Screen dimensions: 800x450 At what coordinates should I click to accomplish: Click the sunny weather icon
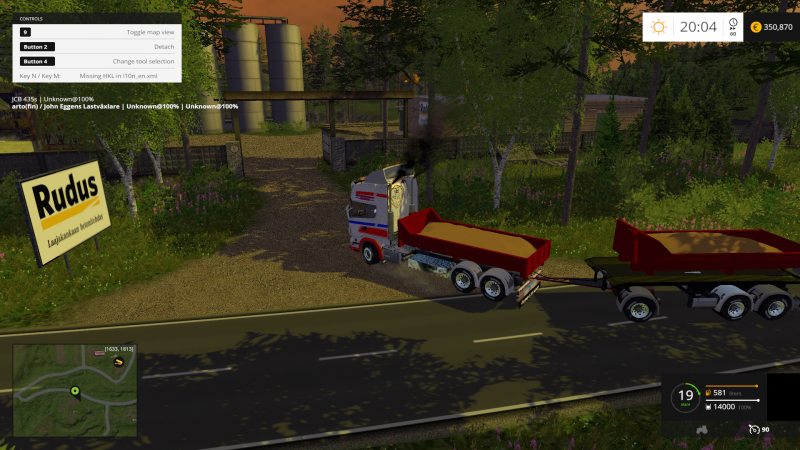(658, 27)
